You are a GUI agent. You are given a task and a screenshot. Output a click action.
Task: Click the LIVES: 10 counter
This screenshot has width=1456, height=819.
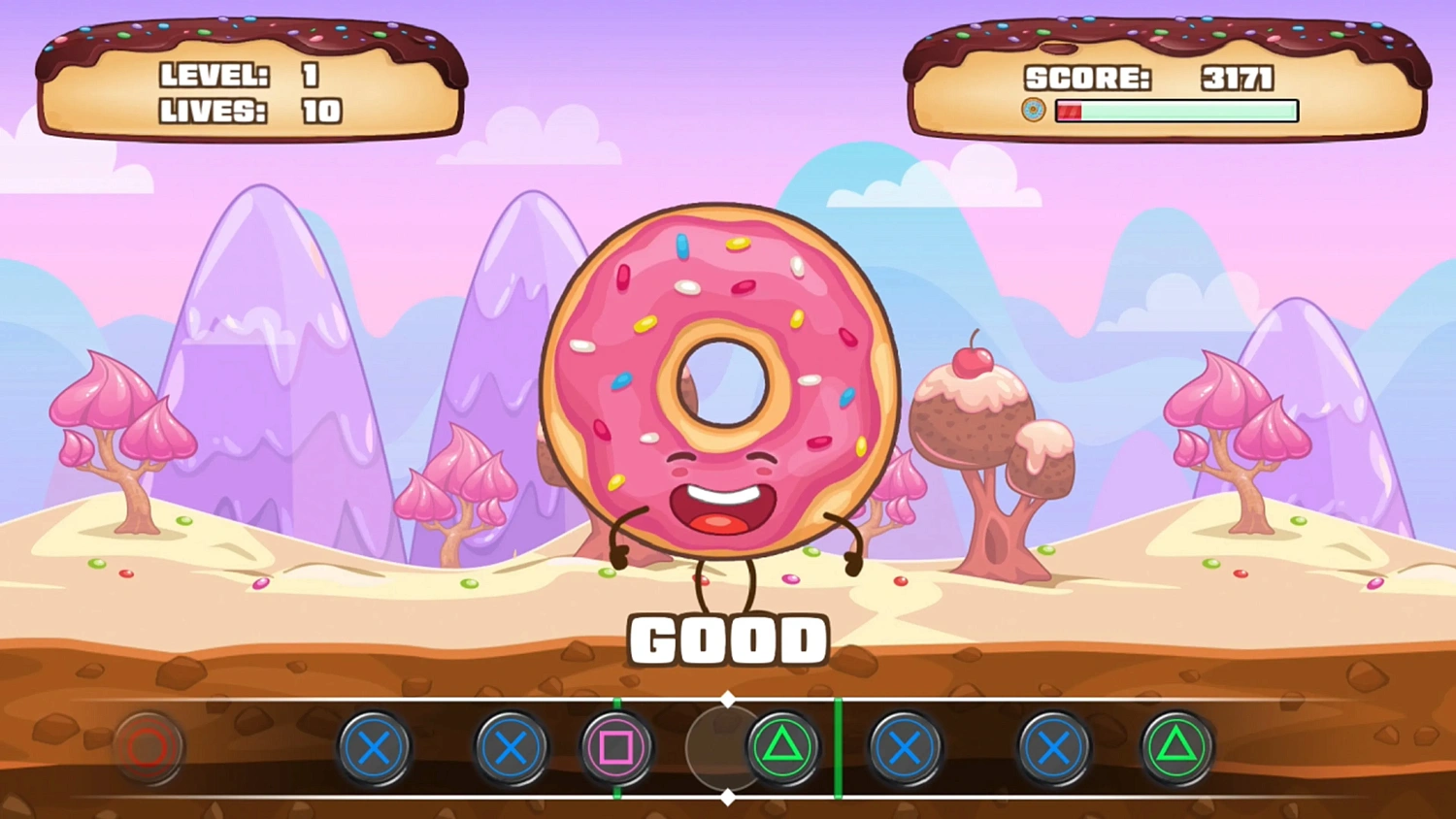pos(245,112)
